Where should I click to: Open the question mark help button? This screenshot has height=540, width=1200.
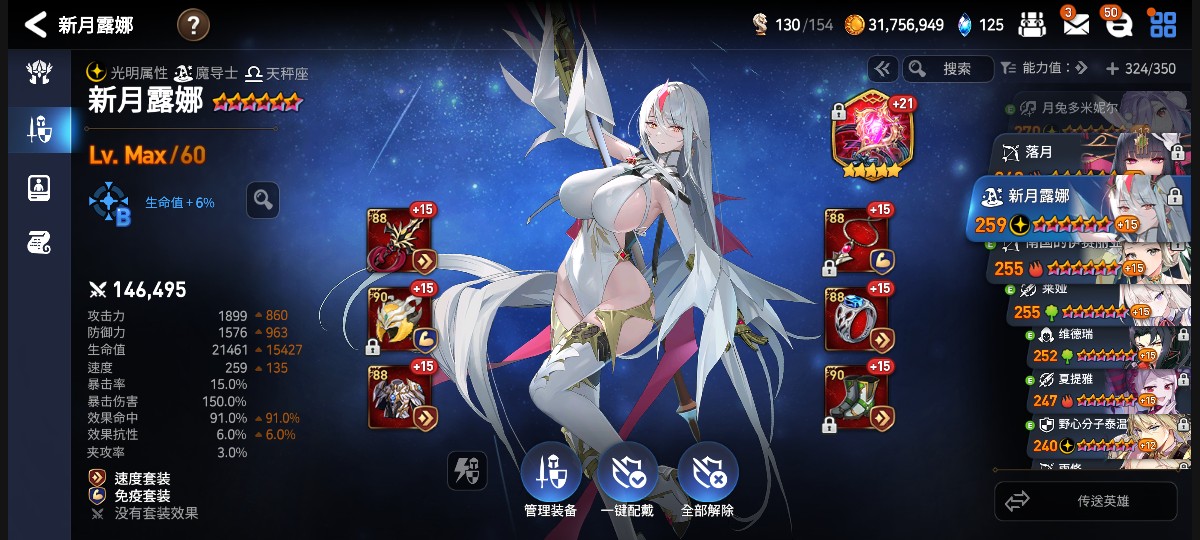point(193,24)
